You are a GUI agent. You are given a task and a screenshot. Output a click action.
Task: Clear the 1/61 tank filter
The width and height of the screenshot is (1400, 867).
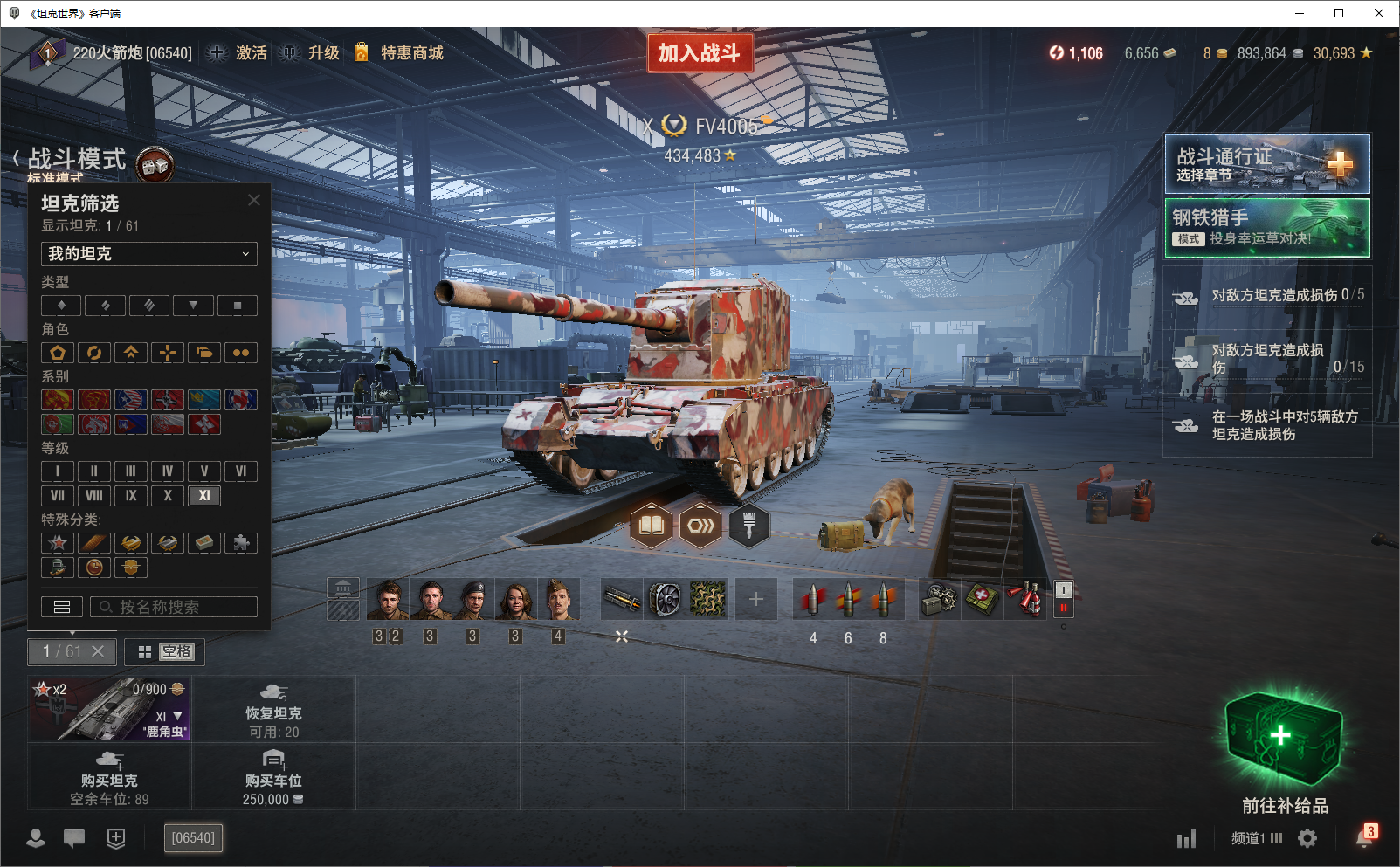tap(98, 651)
